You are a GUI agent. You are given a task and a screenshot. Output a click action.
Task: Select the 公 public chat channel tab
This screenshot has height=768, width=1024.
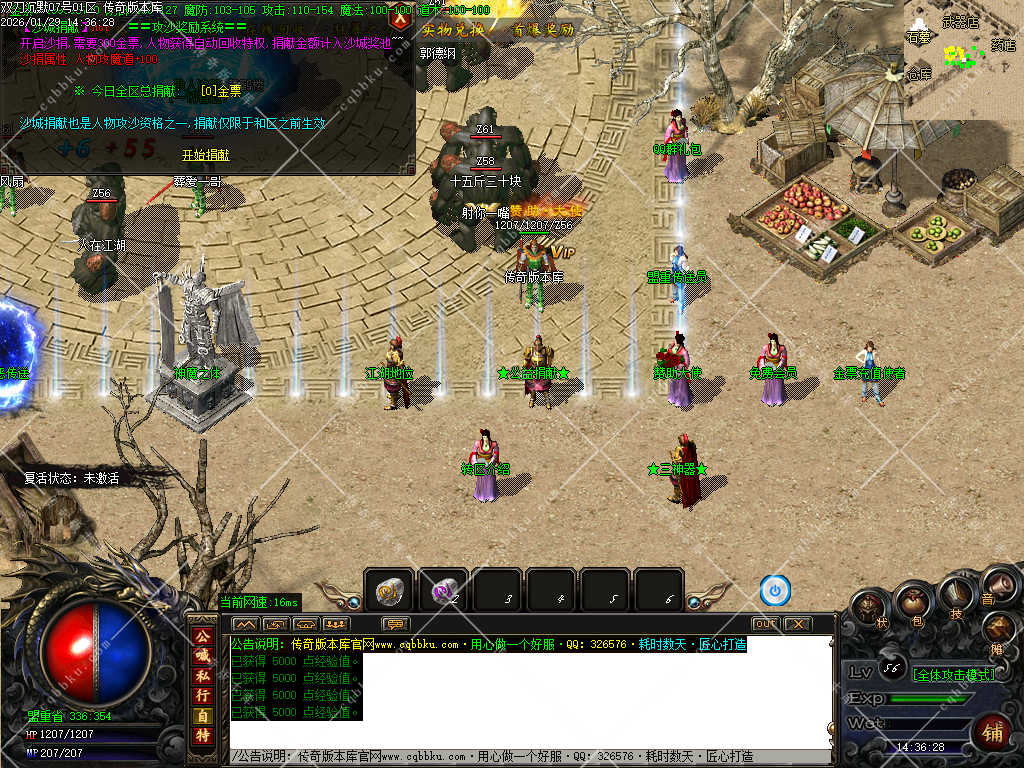pyautogui.click(x=202, y=636)
